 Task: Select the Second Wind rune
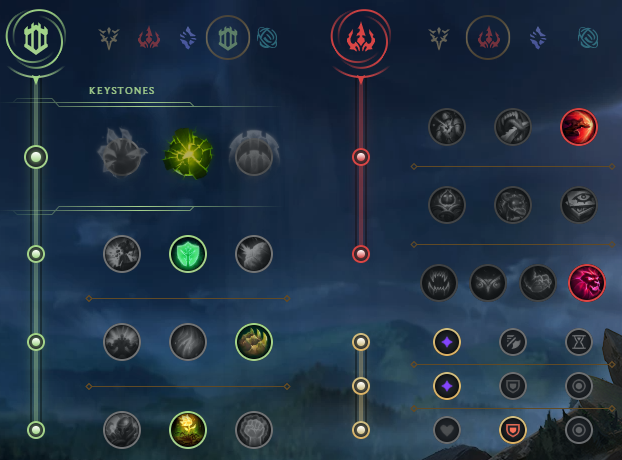188,342
